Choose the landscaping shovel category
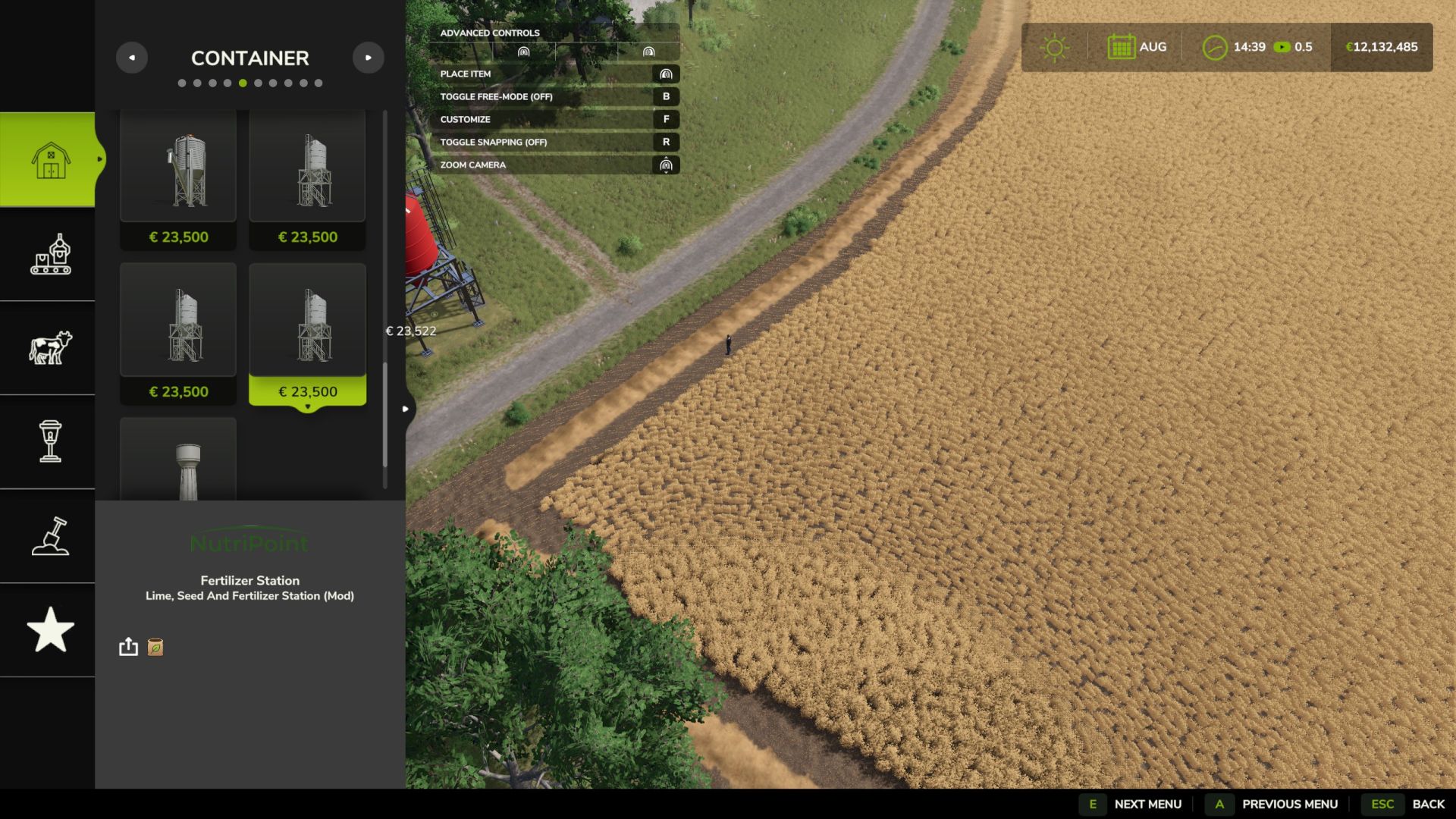 click(50, 536)
